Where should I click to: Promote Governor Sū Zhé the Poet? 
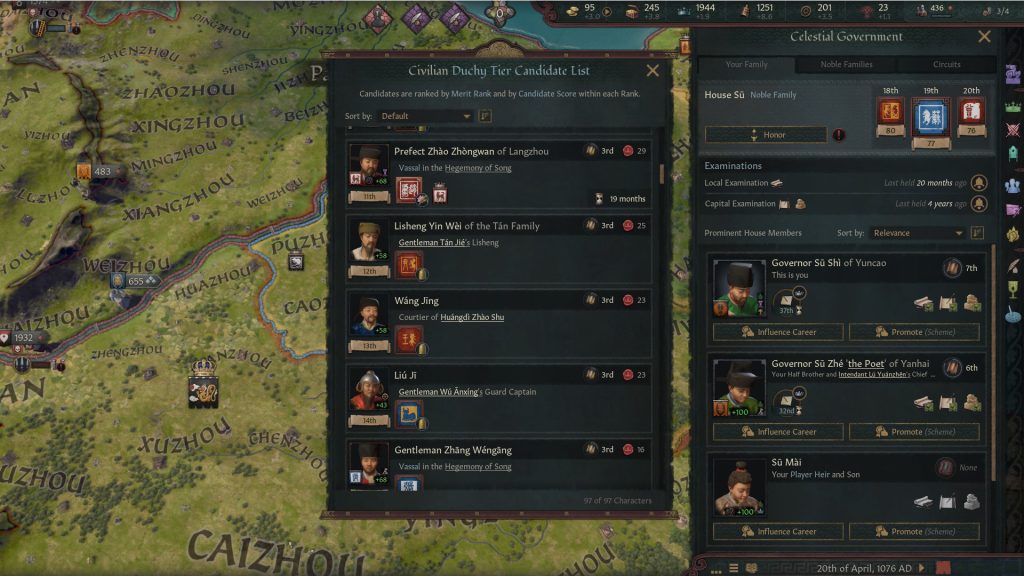[x=914, y=432]
